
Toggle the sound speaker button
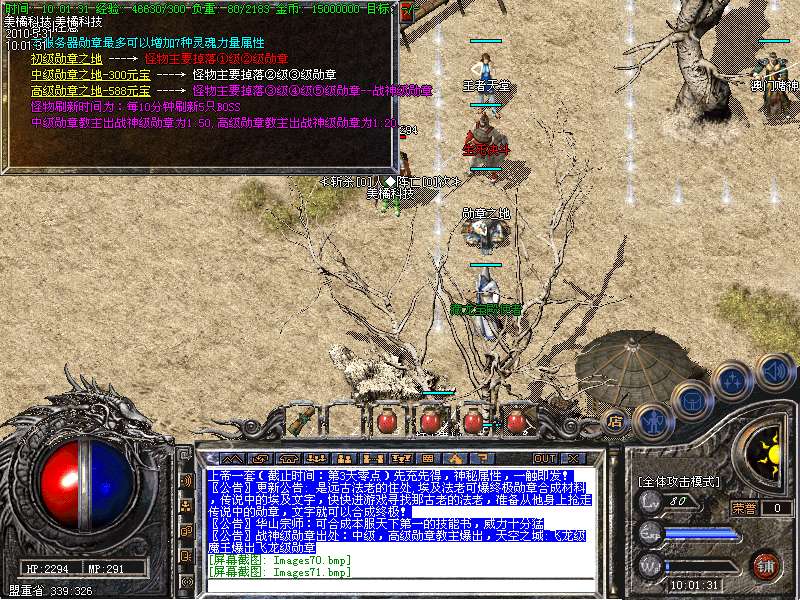775,370
